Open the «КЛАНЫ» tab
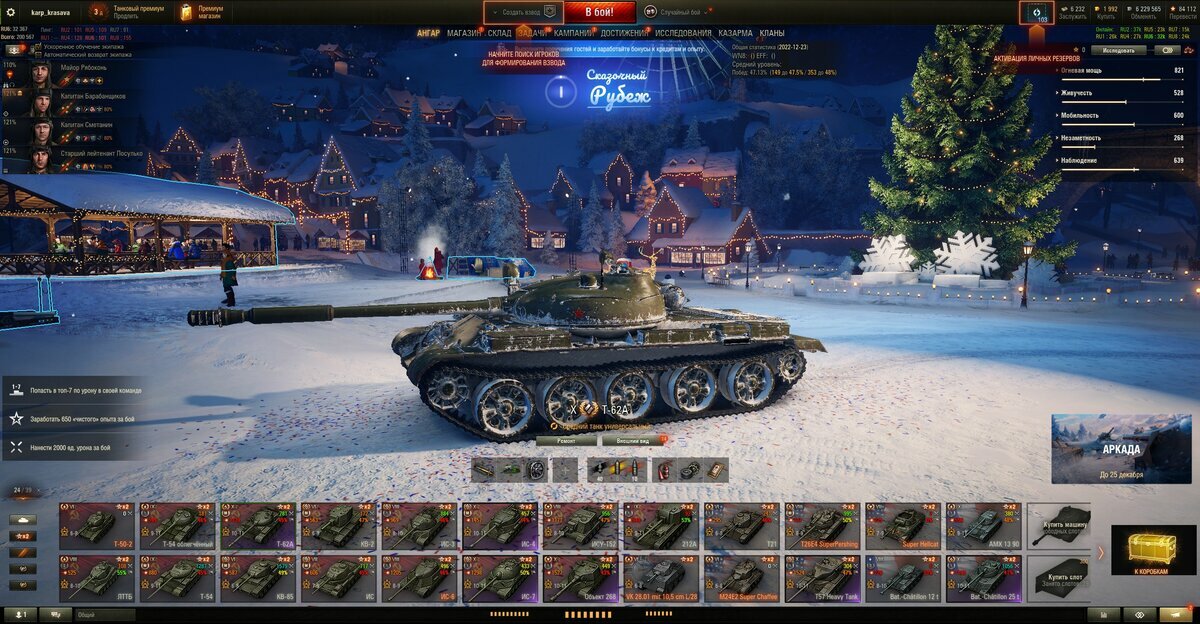Image resolution: width=1200 pixels, height=624 pixels. click(x=771, y=33)
